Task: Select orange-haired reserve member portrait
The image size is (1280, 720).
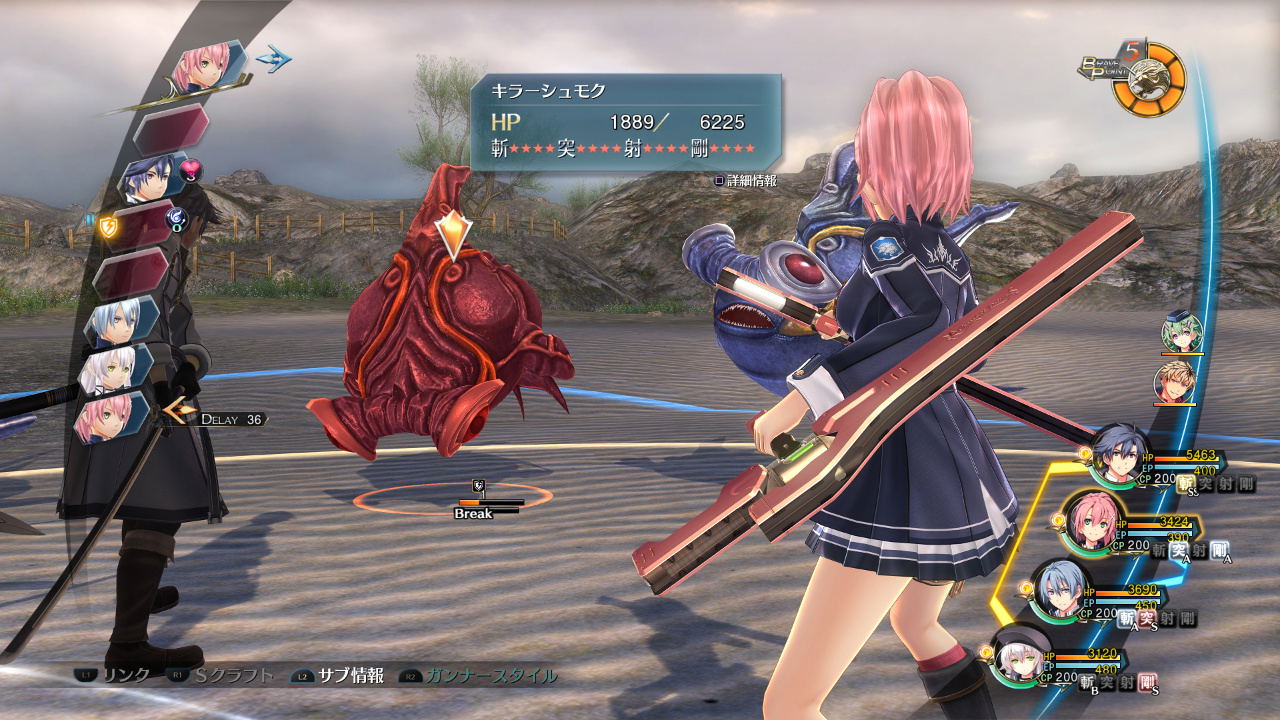Action: click(x=1174, y=382)
